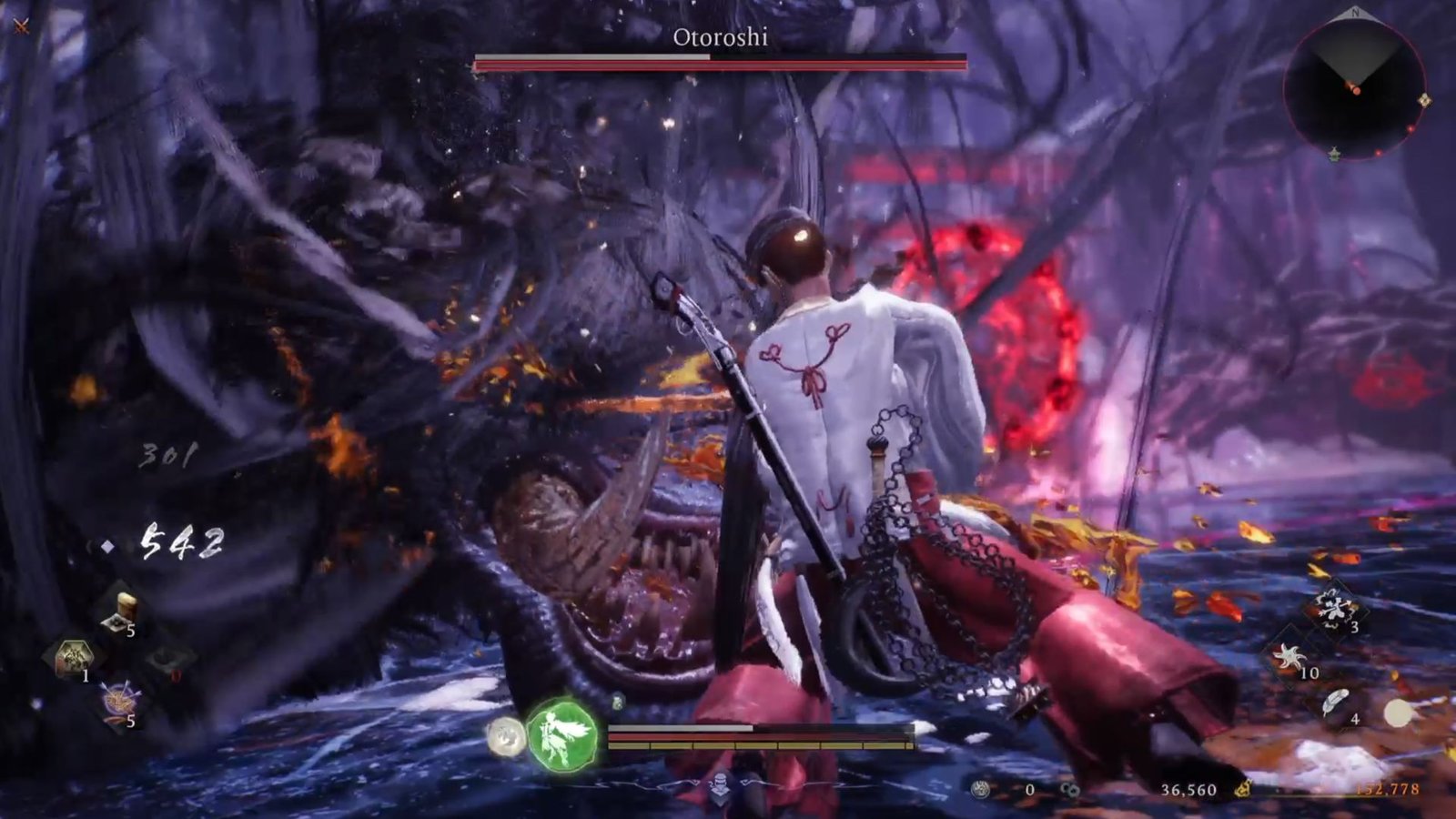Screen dimensions: 1456x819
Task: Click the orange currency value 152,778
Action: pos(1388,788)
